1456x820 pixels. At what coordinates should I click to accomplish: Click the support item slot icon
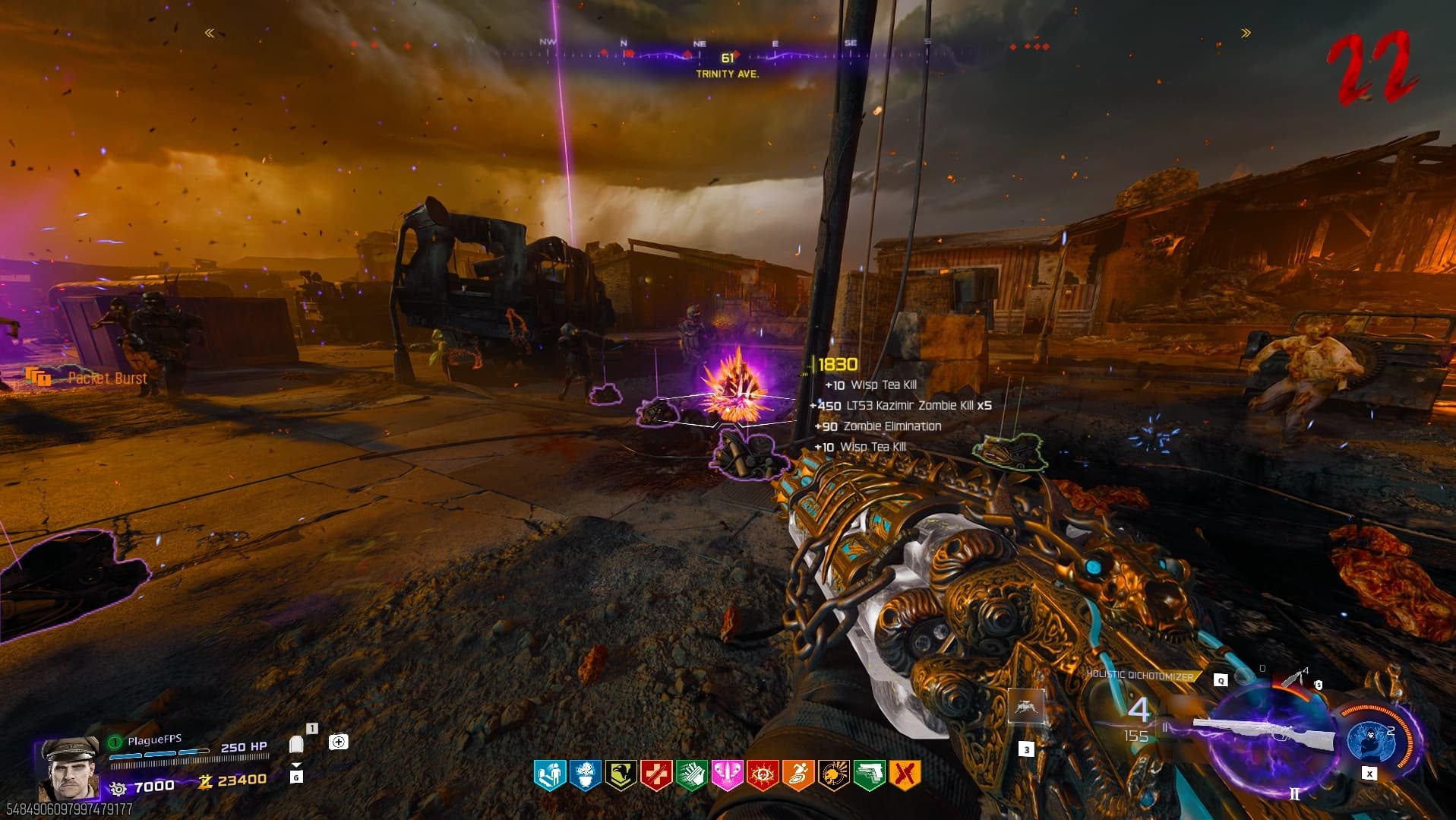1026,708
